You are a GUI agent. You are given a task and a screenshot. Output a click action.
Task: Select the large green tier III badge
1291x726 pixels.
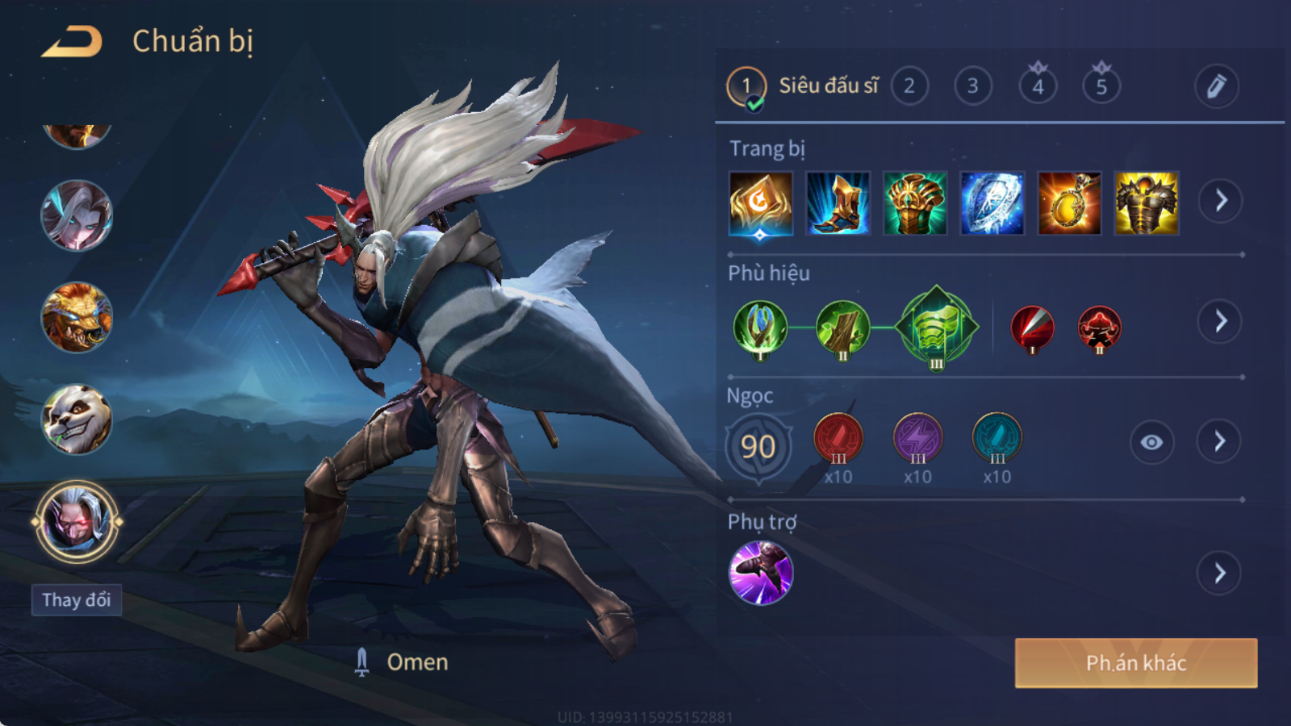point(936,327)
